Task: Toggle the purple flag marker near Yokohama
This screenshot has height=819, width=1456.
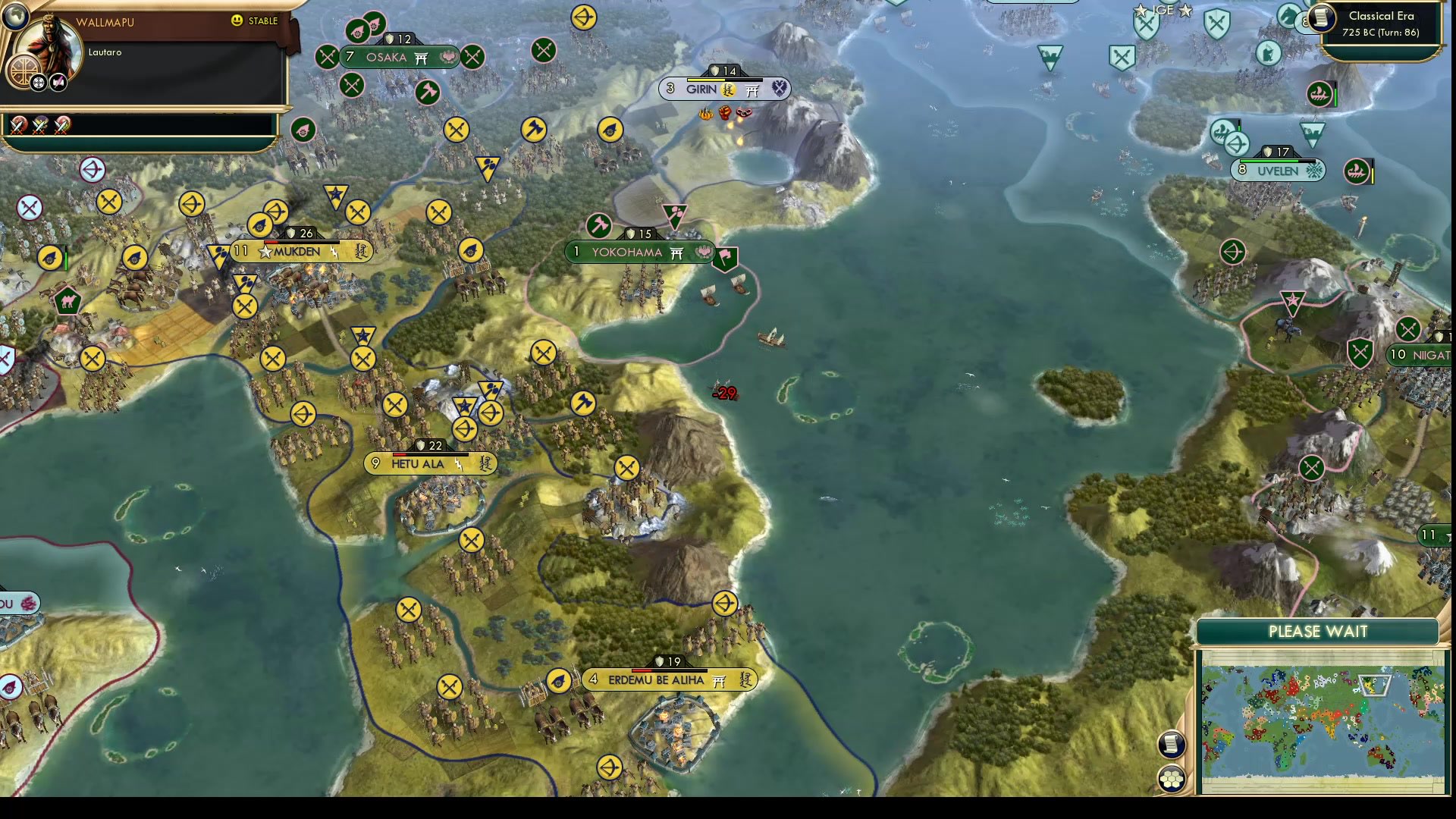Action: [724, 259]
